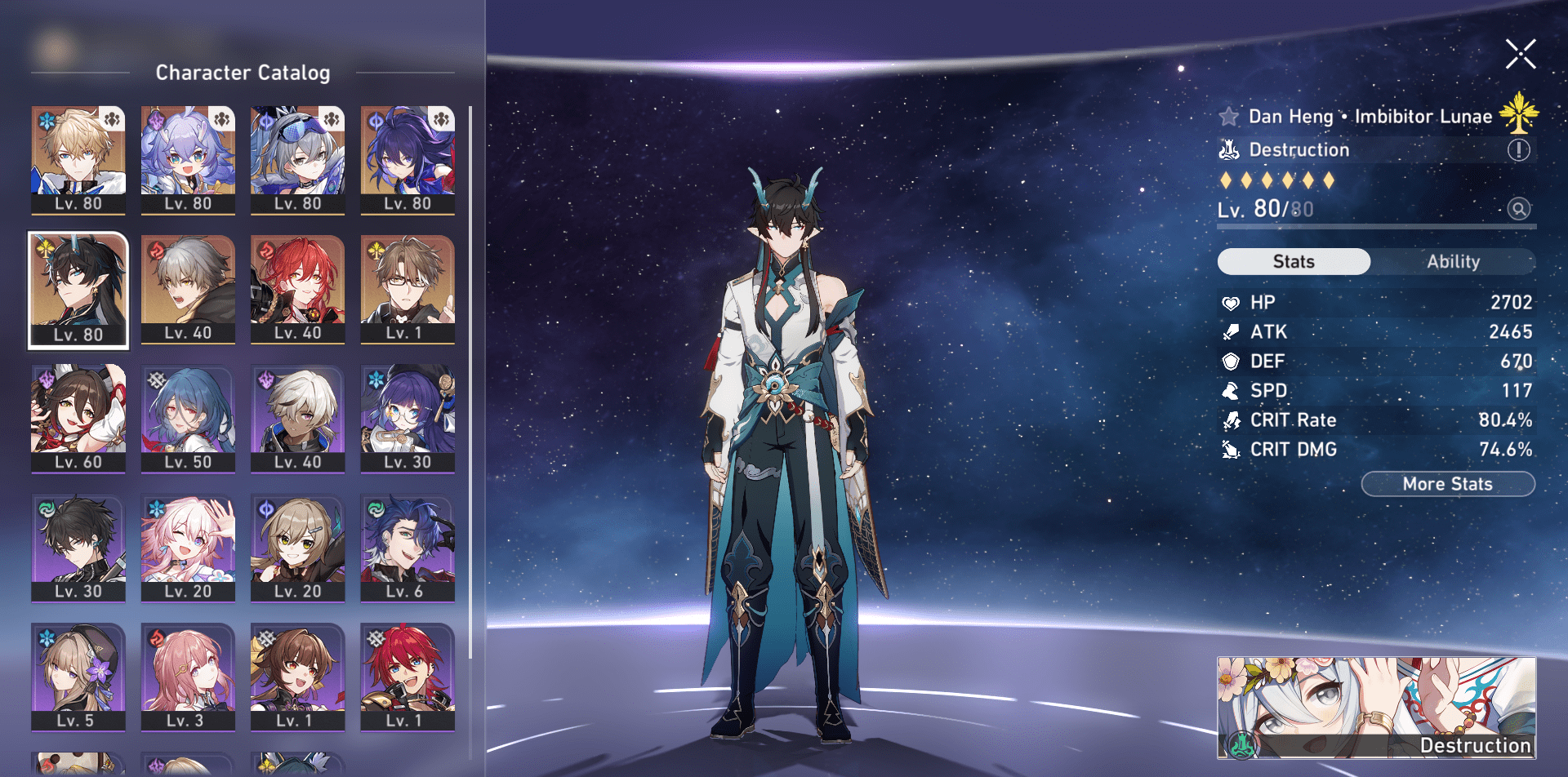Click the Destruction path icon beside the character name
This screenshot has width=1568, height=777.
click(x=1229, y=150)
